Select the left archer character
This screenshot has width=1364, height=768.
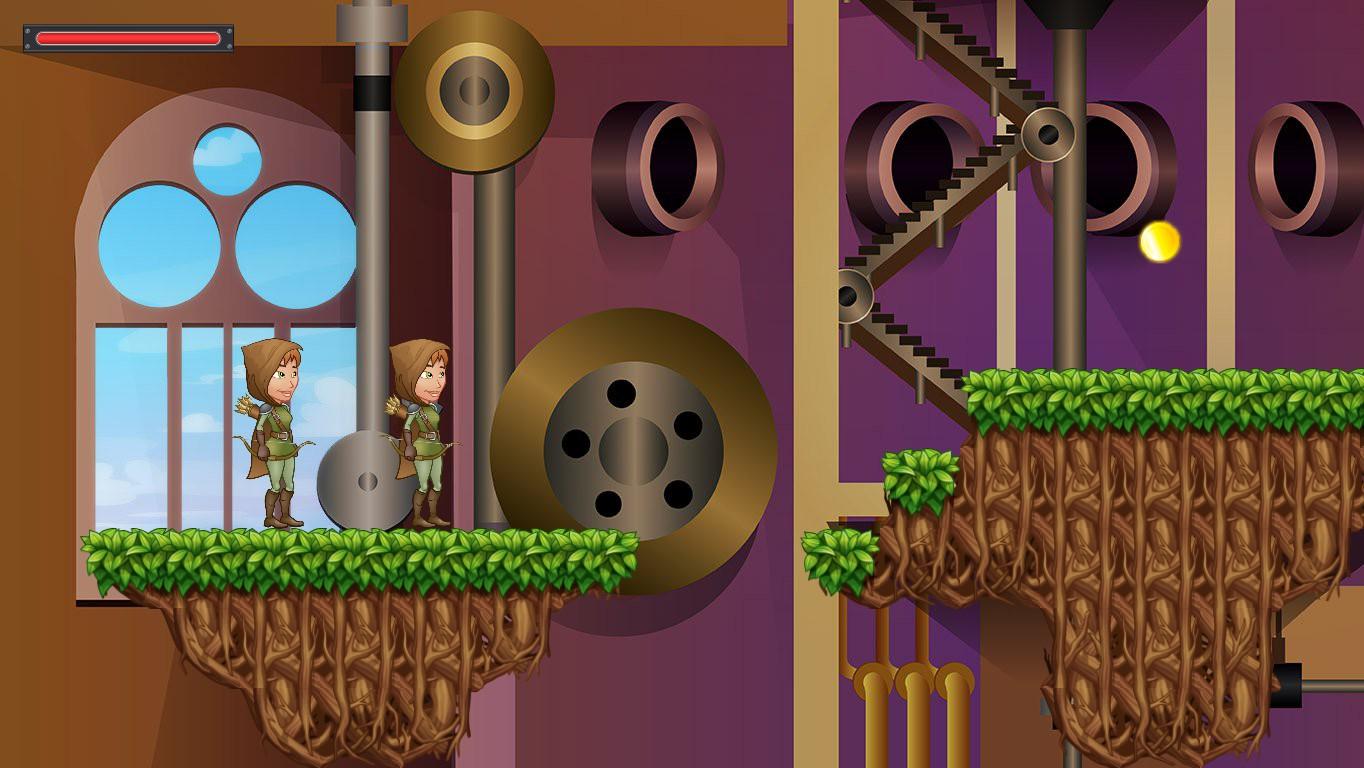coord(280,440)
